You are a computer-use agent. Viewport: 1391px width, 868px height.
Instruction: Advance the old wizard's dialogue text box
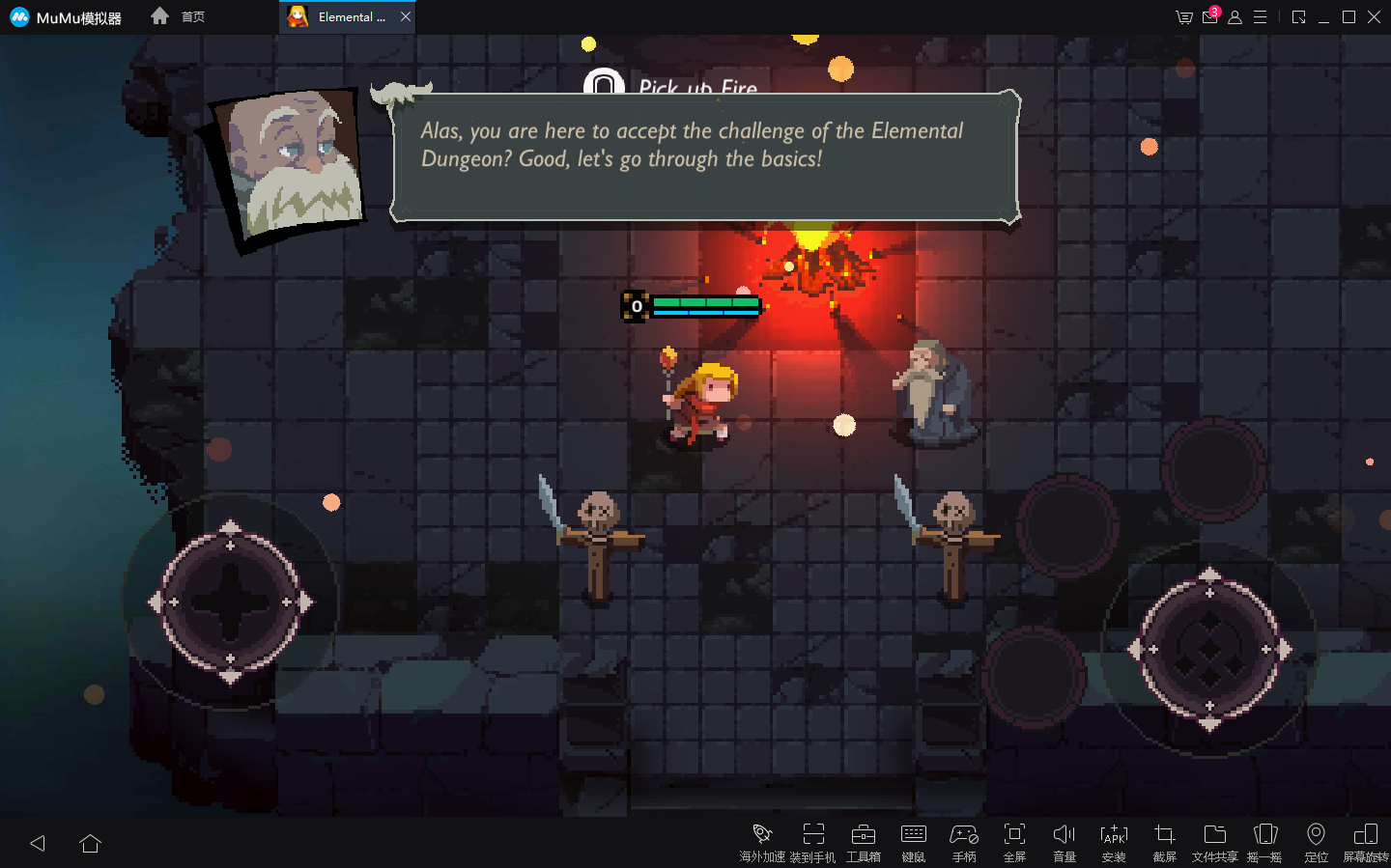(705, 157)
